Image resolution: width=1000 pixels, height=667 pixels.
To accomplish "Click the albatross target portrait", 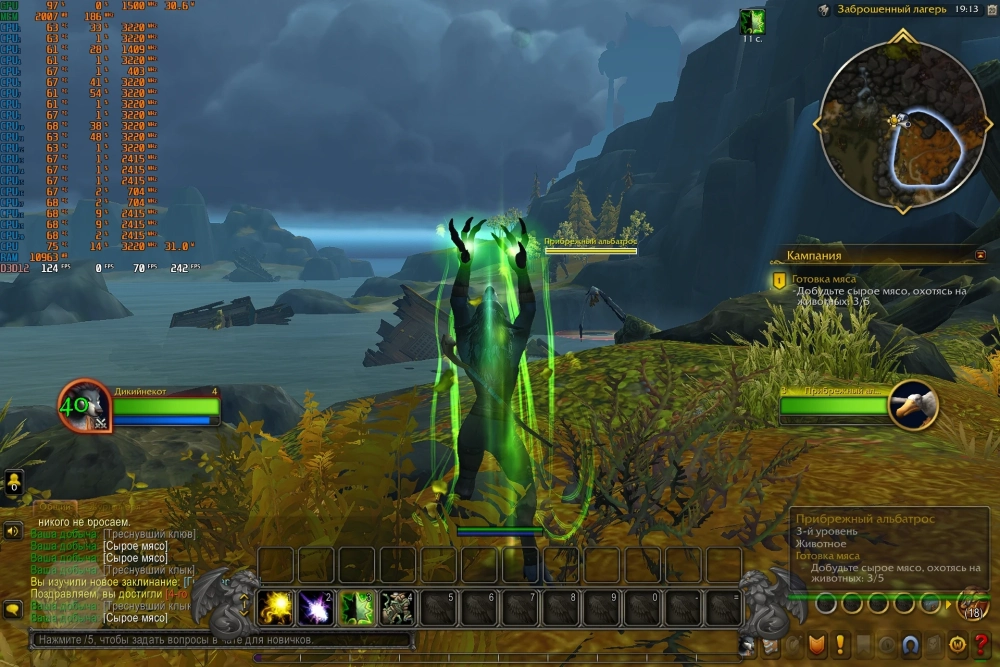I will point(912,404).
